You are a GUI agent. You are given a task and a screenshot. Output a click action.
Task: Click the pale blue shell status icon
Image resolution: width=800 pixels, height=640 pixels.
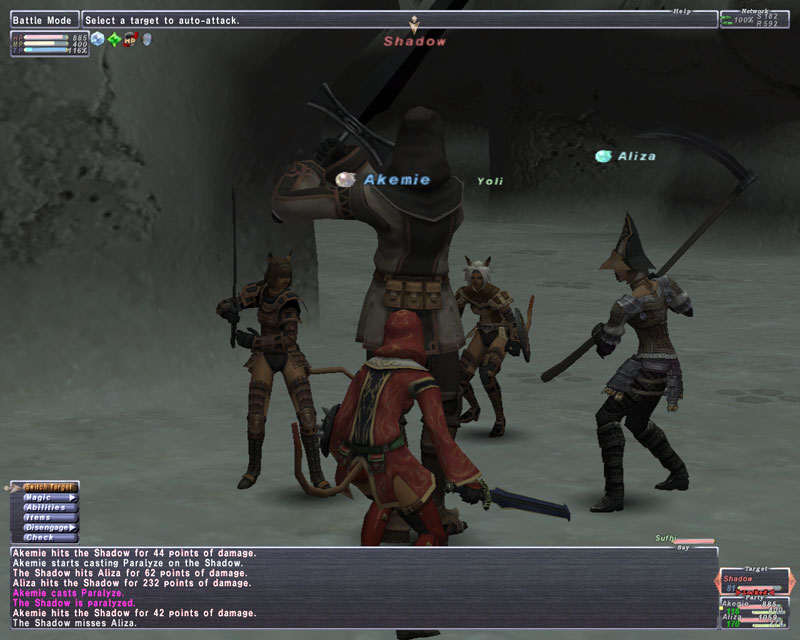click(x=146, y=40)
